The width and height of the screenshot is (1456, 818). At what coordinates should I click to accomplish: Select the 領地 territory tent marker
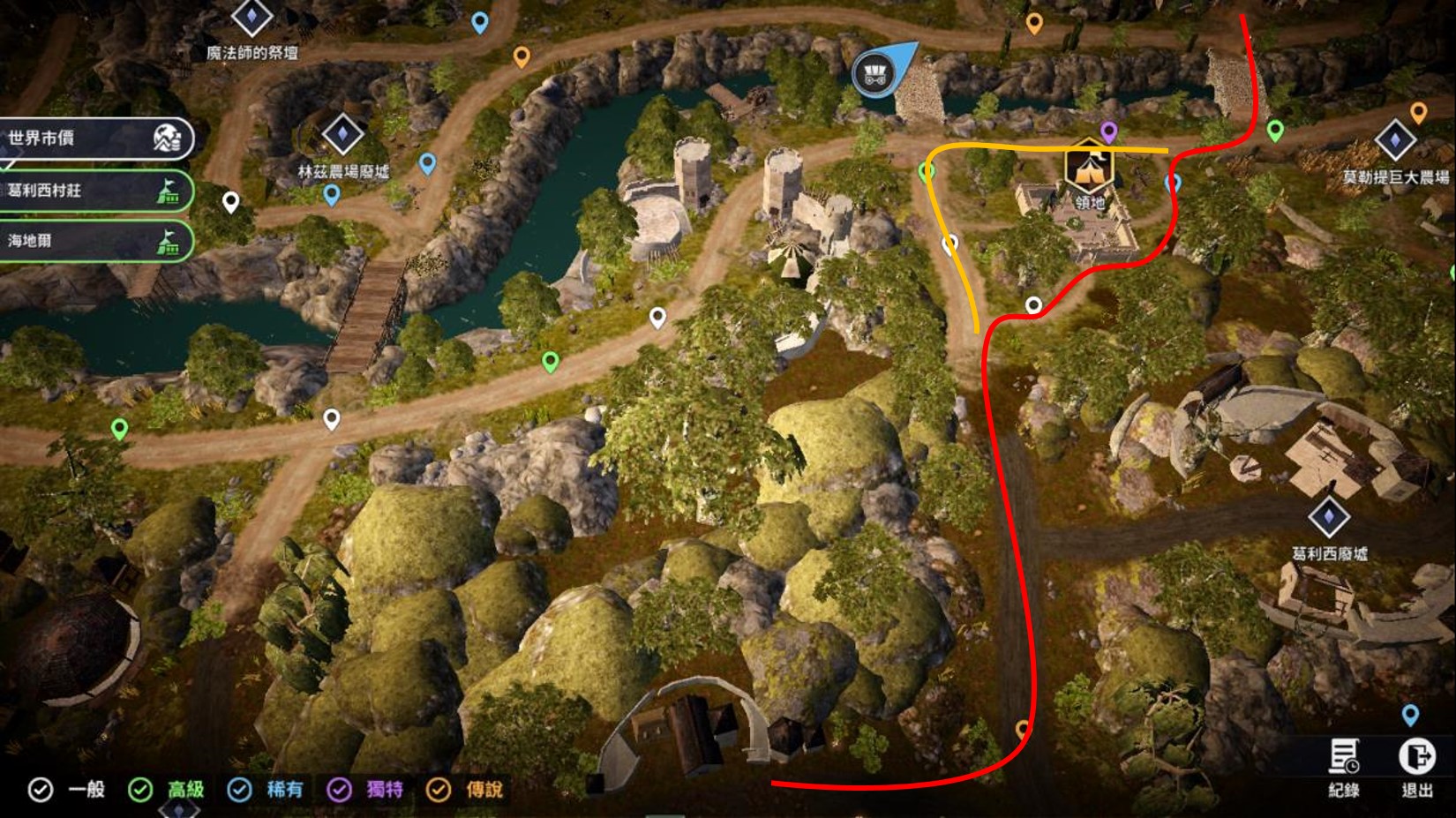1089,169
